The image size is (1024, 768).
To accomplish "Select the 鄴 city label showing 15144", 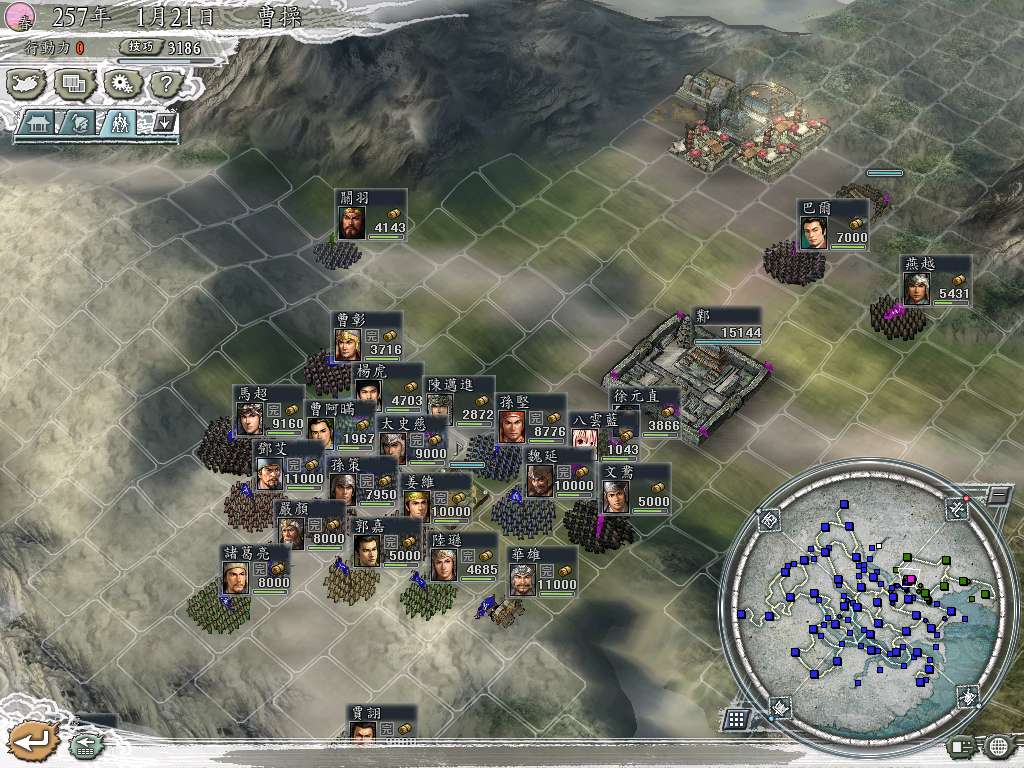I will pos(728,324).
